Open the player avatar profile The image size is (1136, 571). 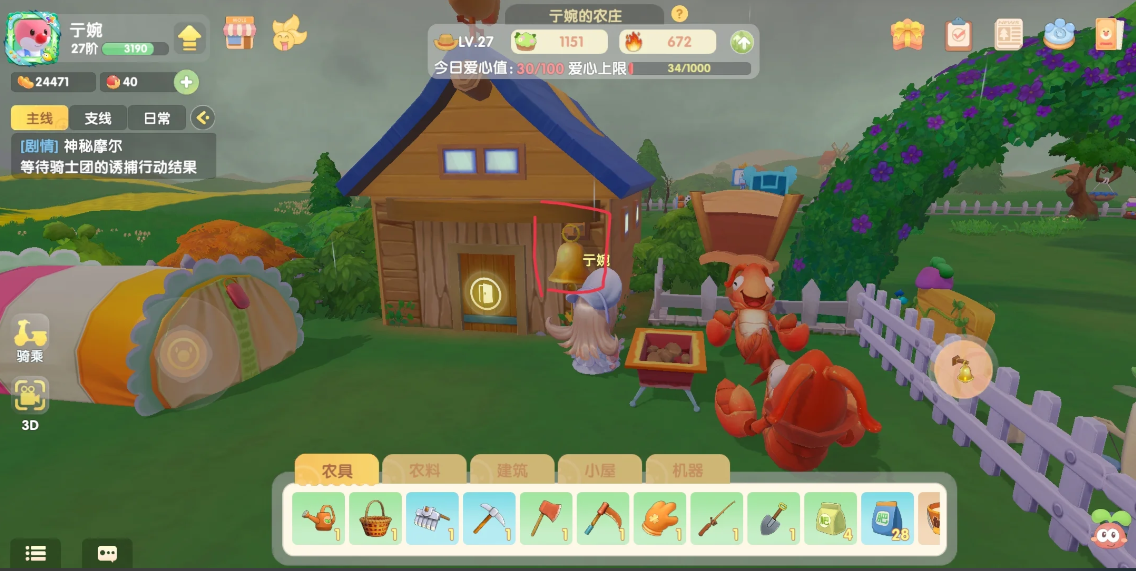(x=33, y=39)
